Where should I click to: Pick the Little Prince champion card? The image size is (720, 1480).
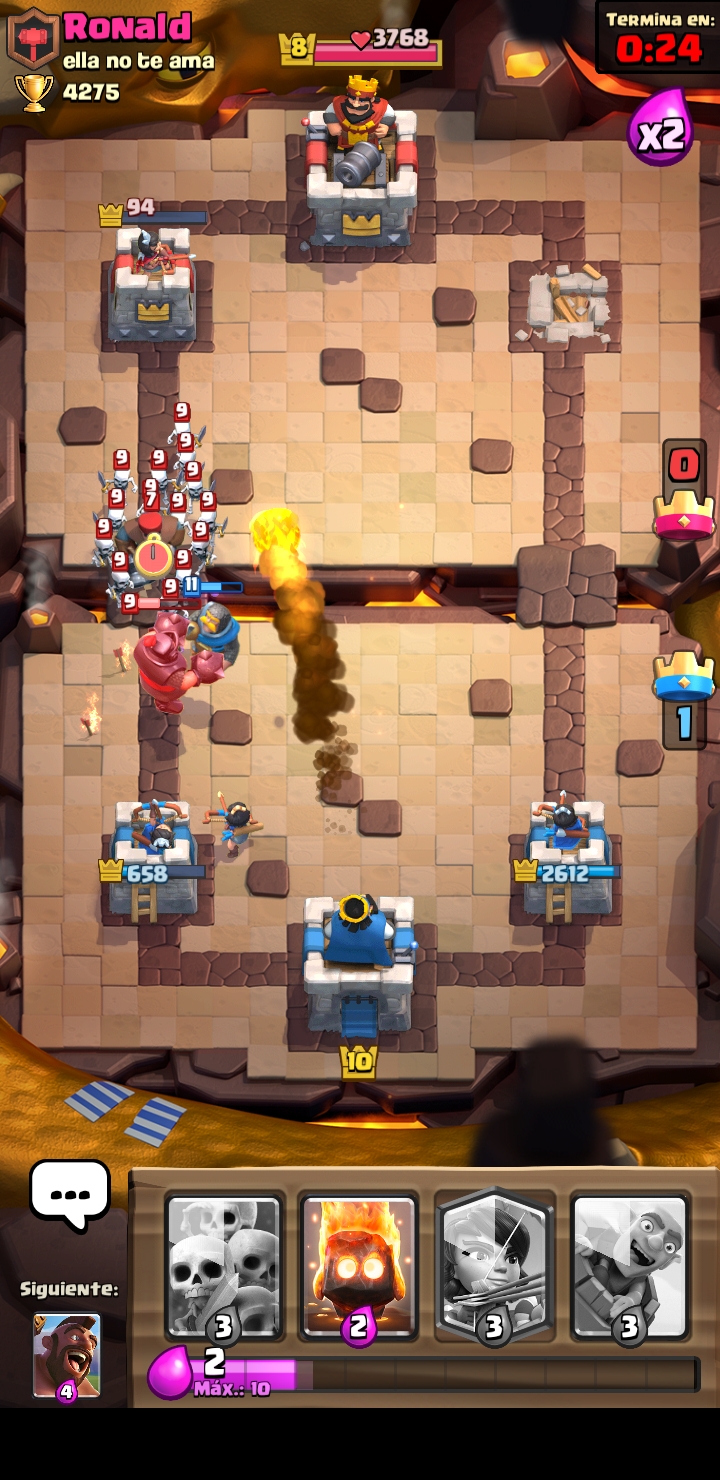click(x=494, y=1266)
